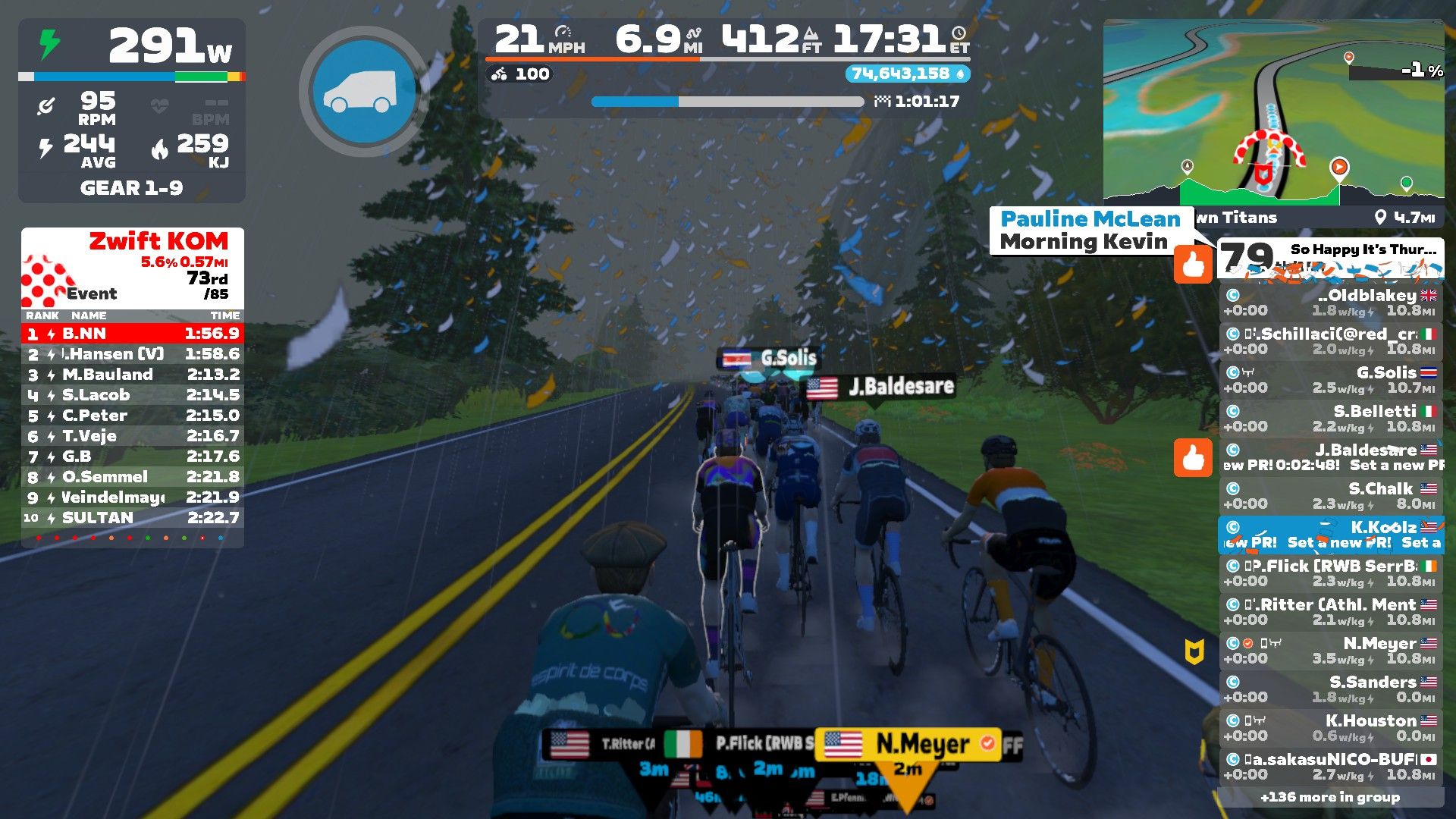Activate the van power-up icon
Screen dimensions: 1456x819
click(x=364, y=91)
